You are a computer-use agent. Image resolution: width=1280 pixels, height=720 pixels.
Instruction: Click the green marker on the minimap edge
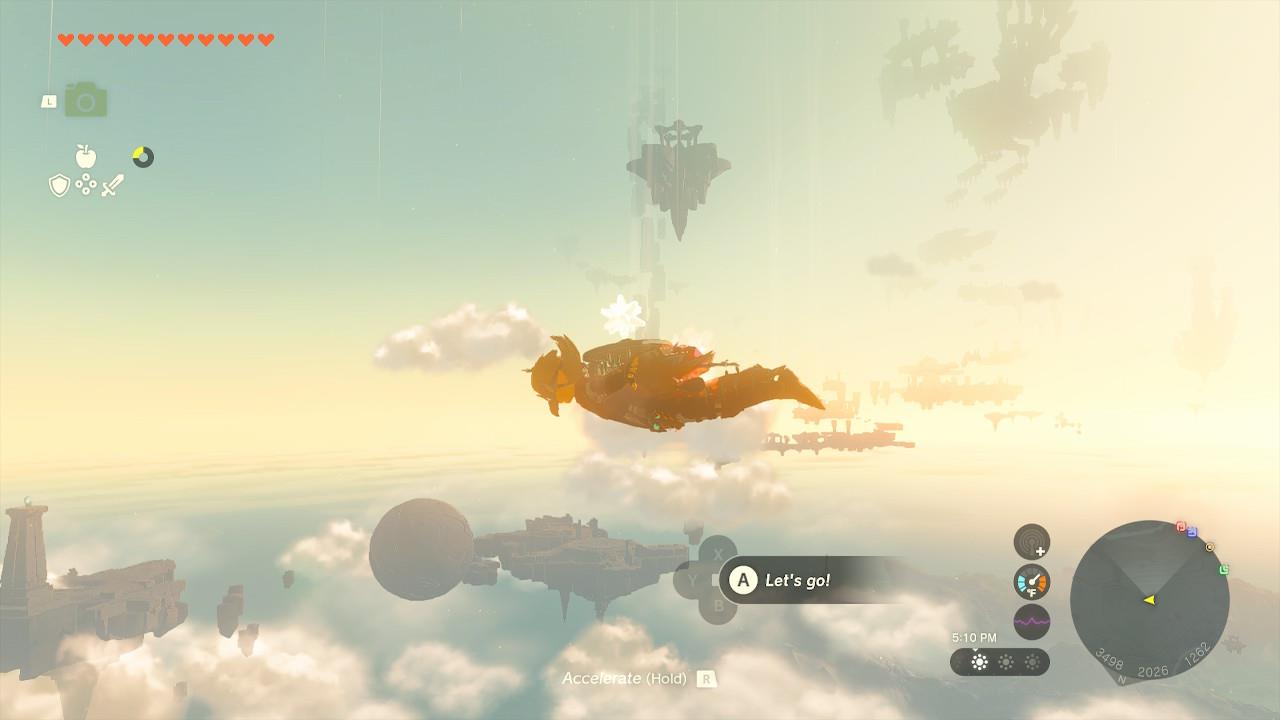click(1224, 570)
